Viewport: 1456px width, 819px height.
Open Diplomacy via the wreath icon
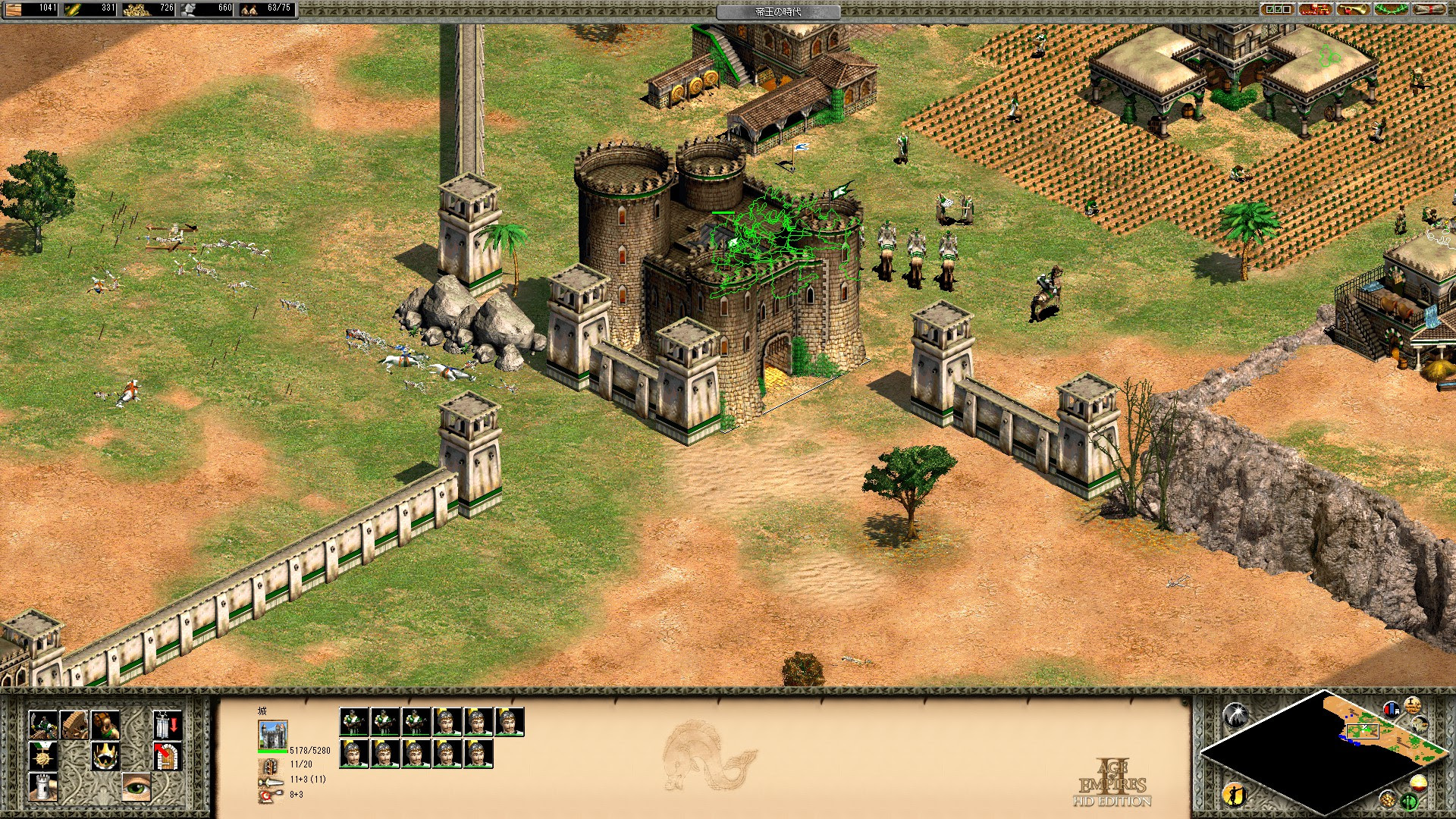tap(1390, 10)
